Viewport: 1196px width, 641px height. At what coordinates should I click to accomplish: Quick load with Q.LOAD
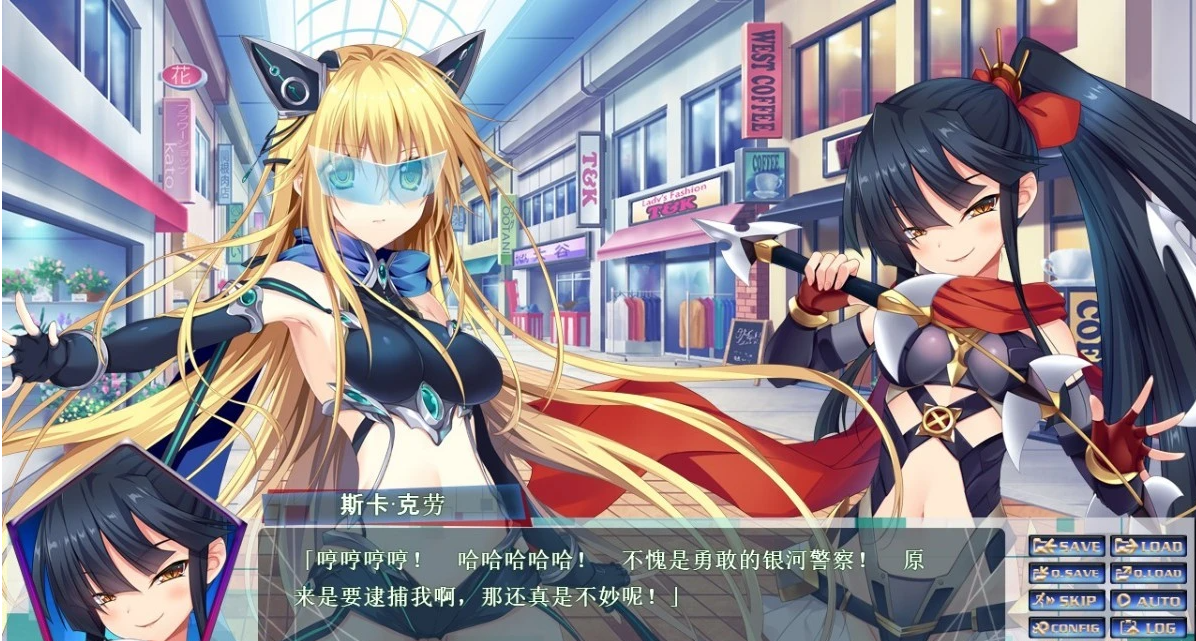(1148, 574)
